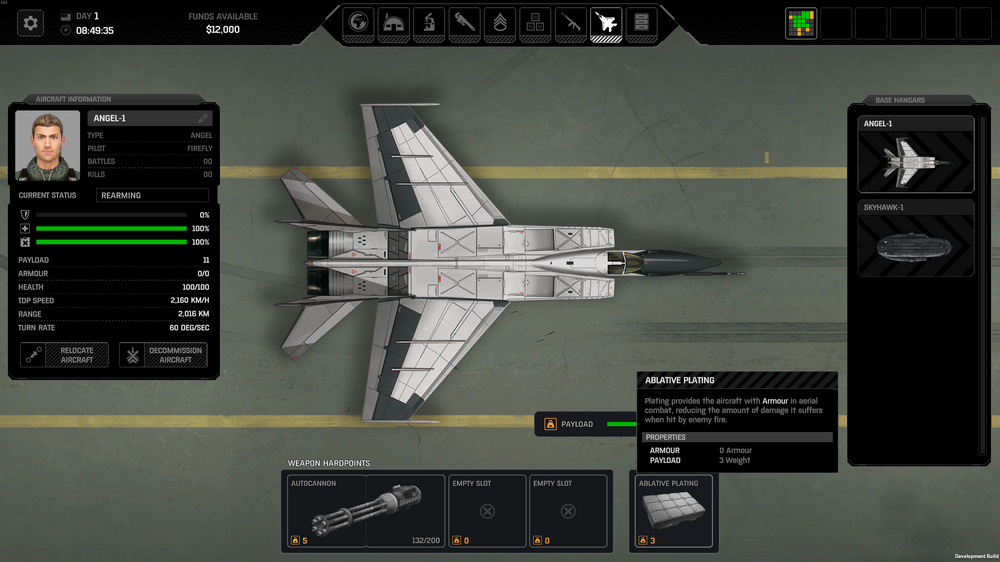
Task: Open the base hangar dome tab
Action: pos(393,22)
